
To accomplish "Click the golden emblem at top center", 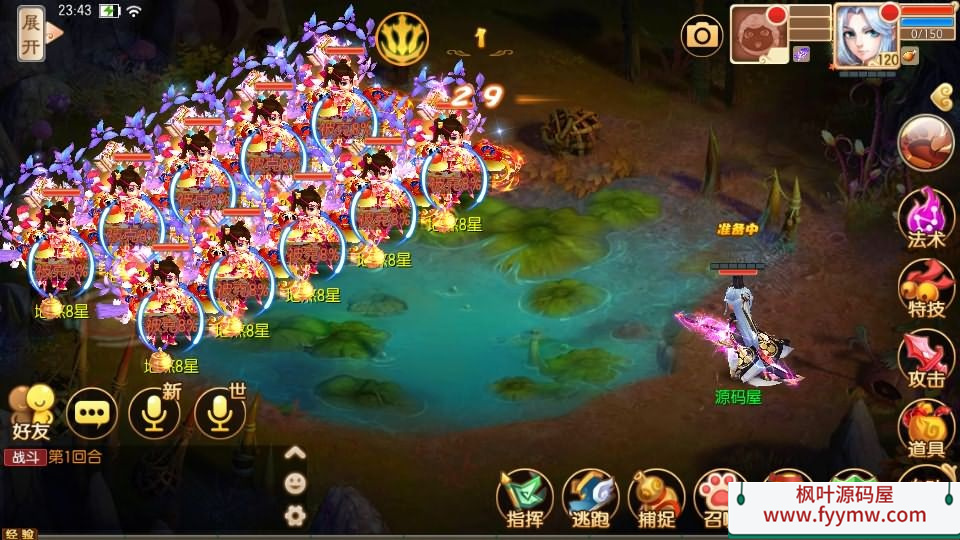I will point(403,39).
